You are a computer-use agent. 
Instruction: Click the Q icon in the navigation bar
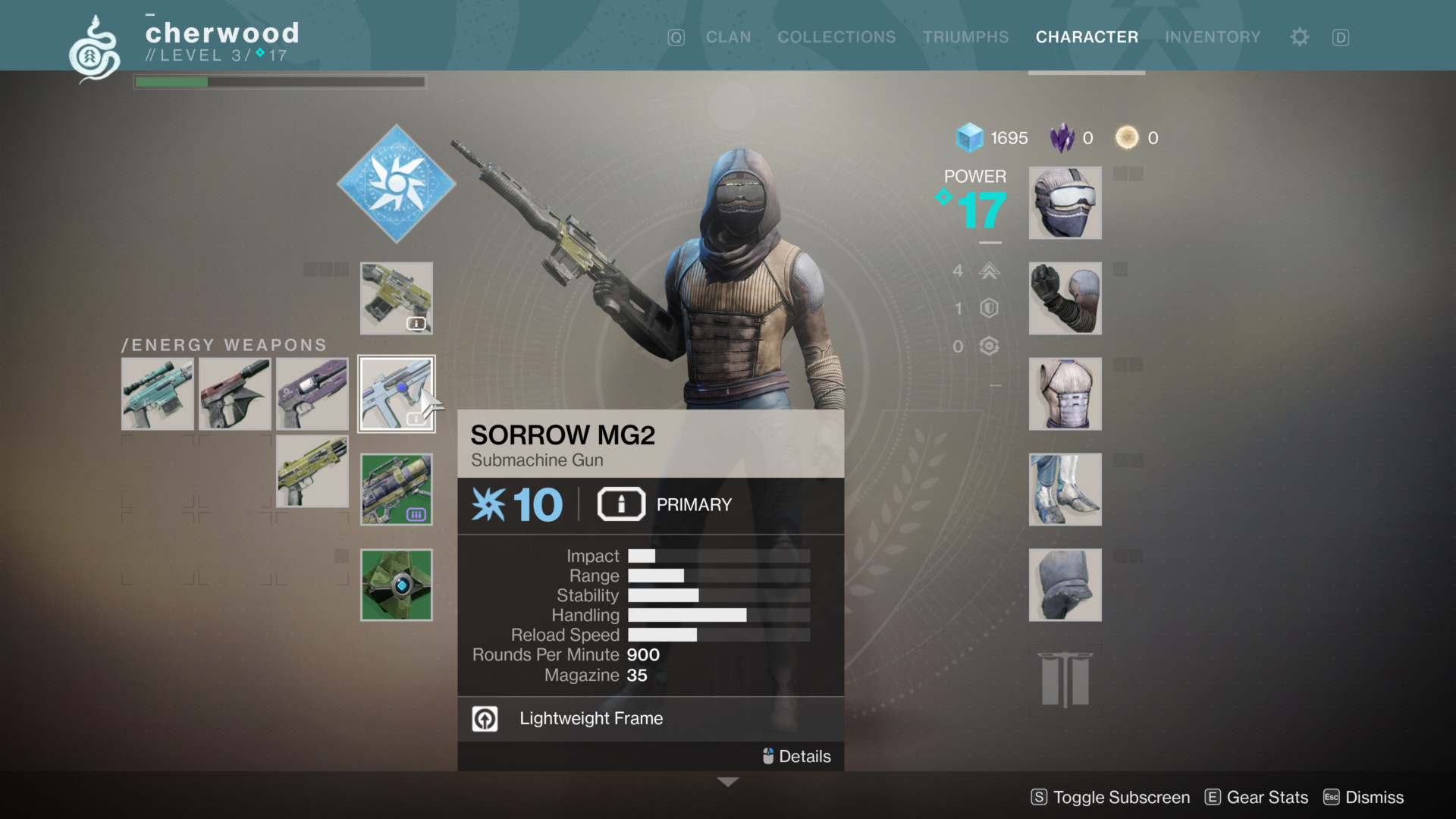tap(676, 36)
